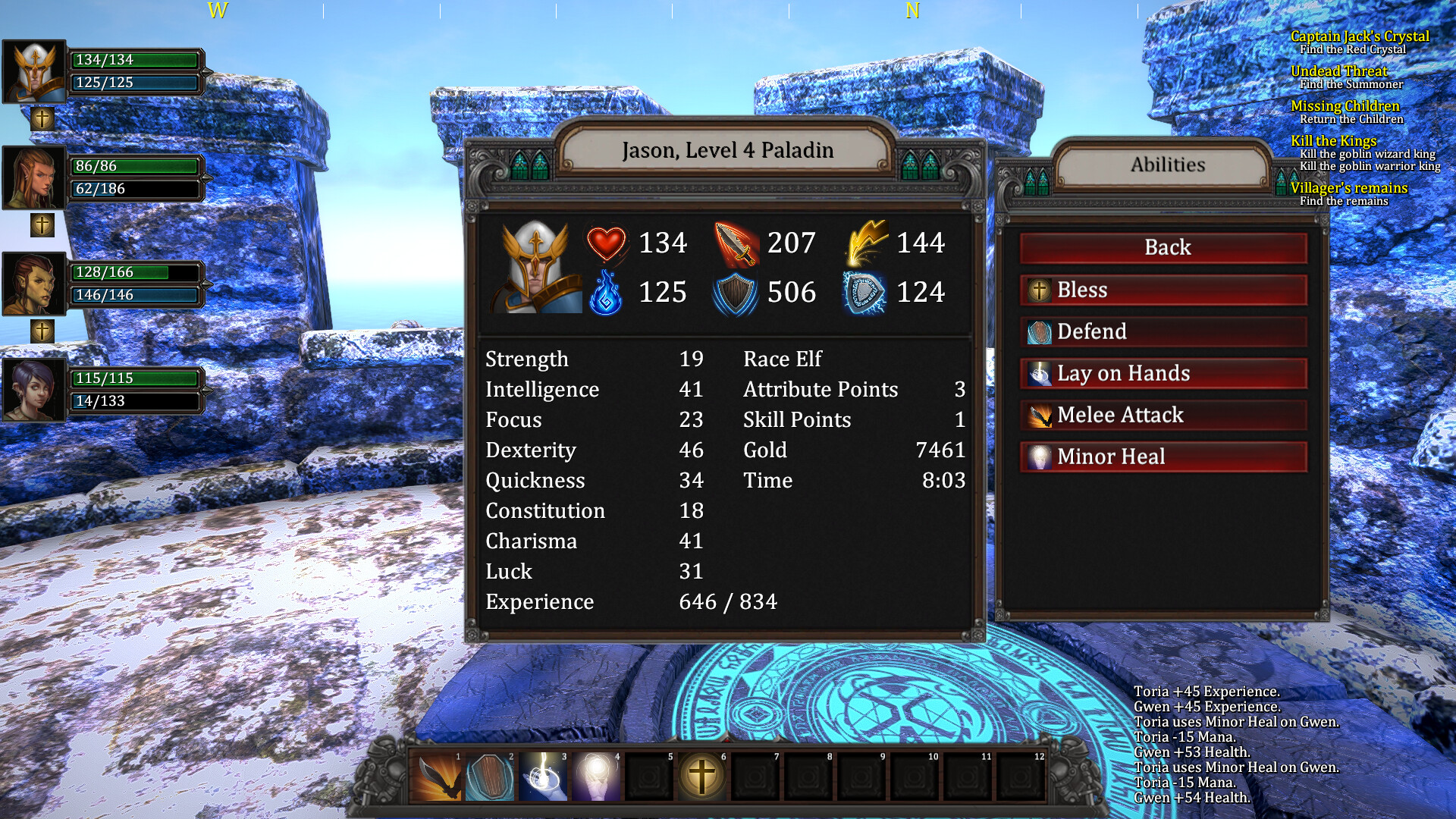Cast Lay on Hands from hotbar slot 3
This screenshot has width=1456, height=819.
542,777
